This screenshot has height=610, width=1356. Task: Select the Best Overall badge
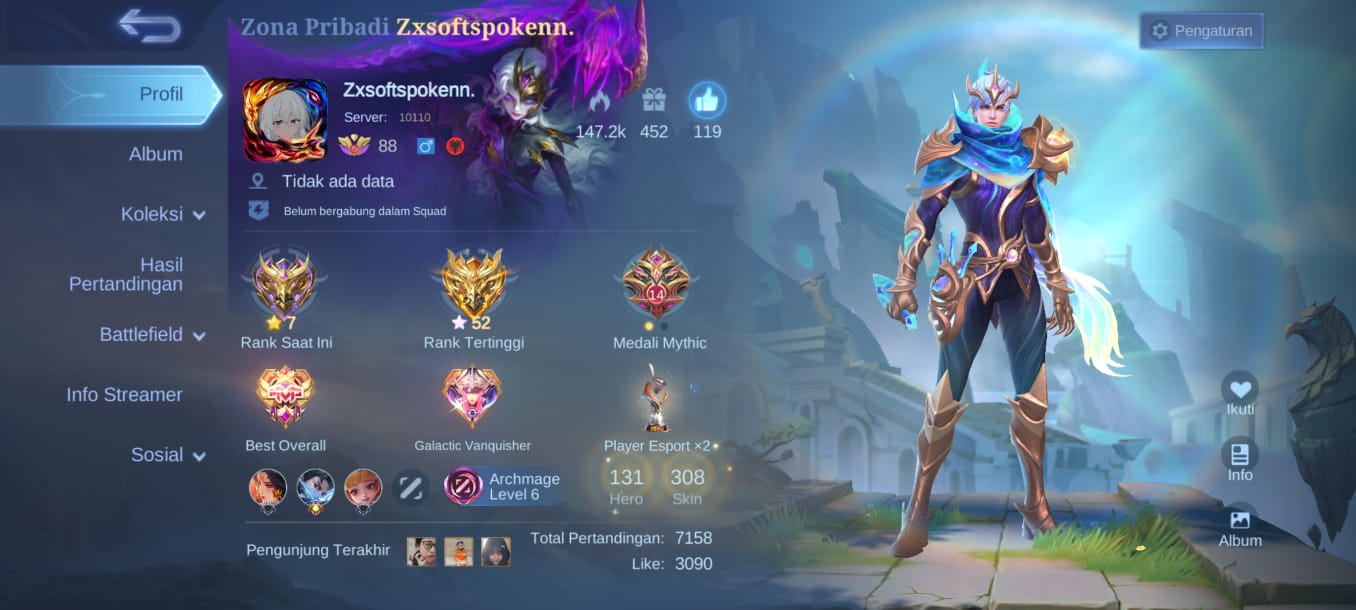[285, 397]
